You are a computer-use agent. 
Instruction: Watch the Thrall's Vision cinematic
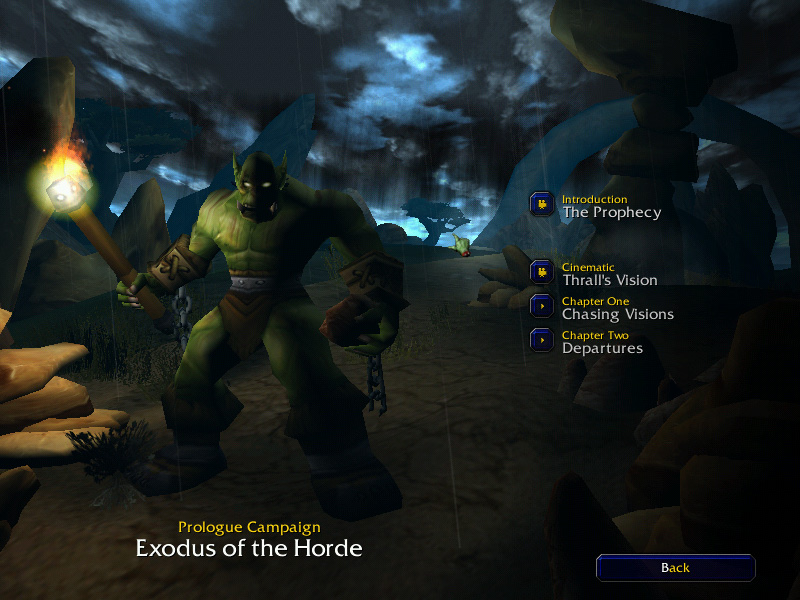coord(543,273)
